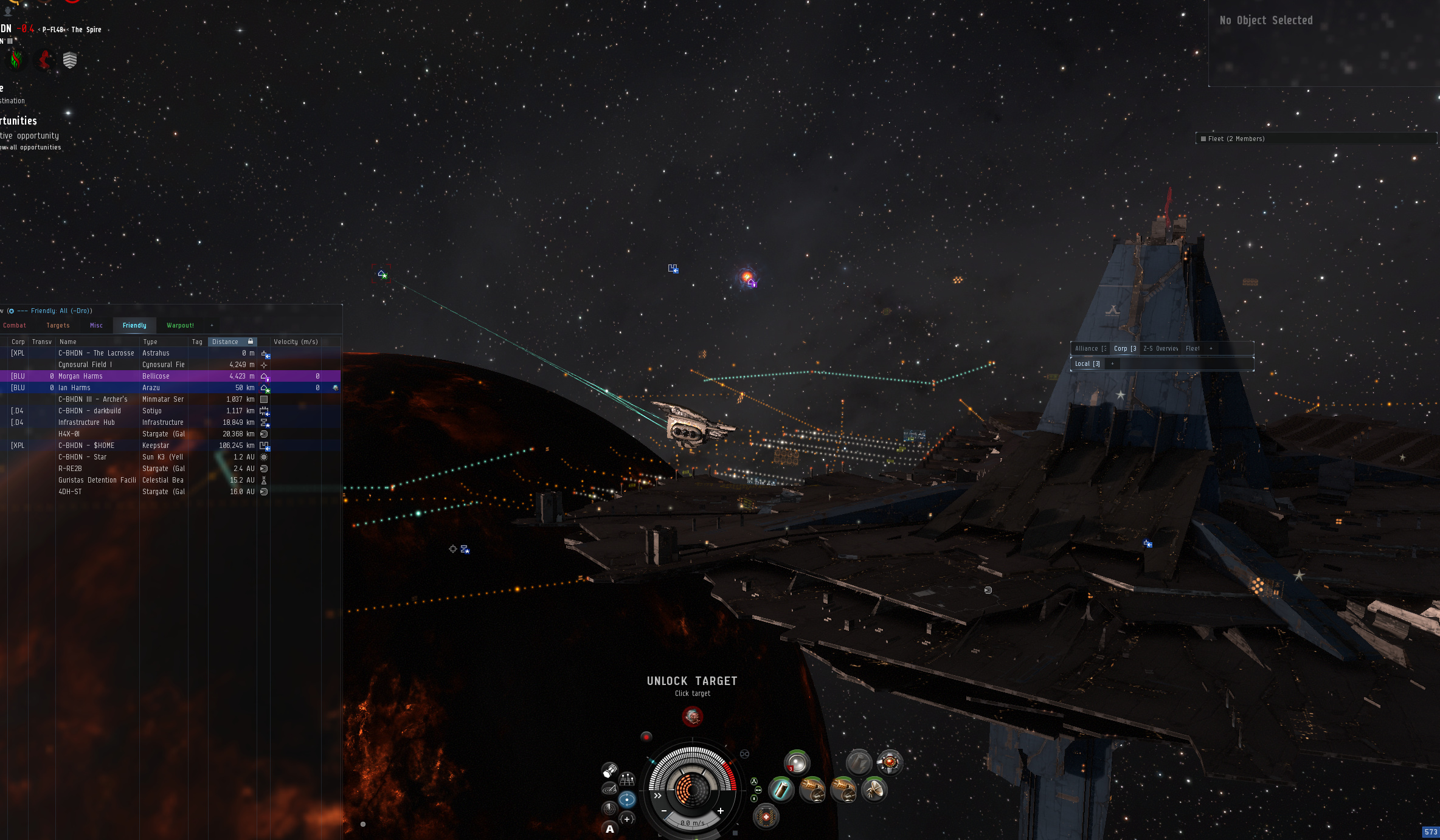Click the Infrastructure Hub overview entry
Screen dimensions: 1440x840
click(x=86, y=422)
